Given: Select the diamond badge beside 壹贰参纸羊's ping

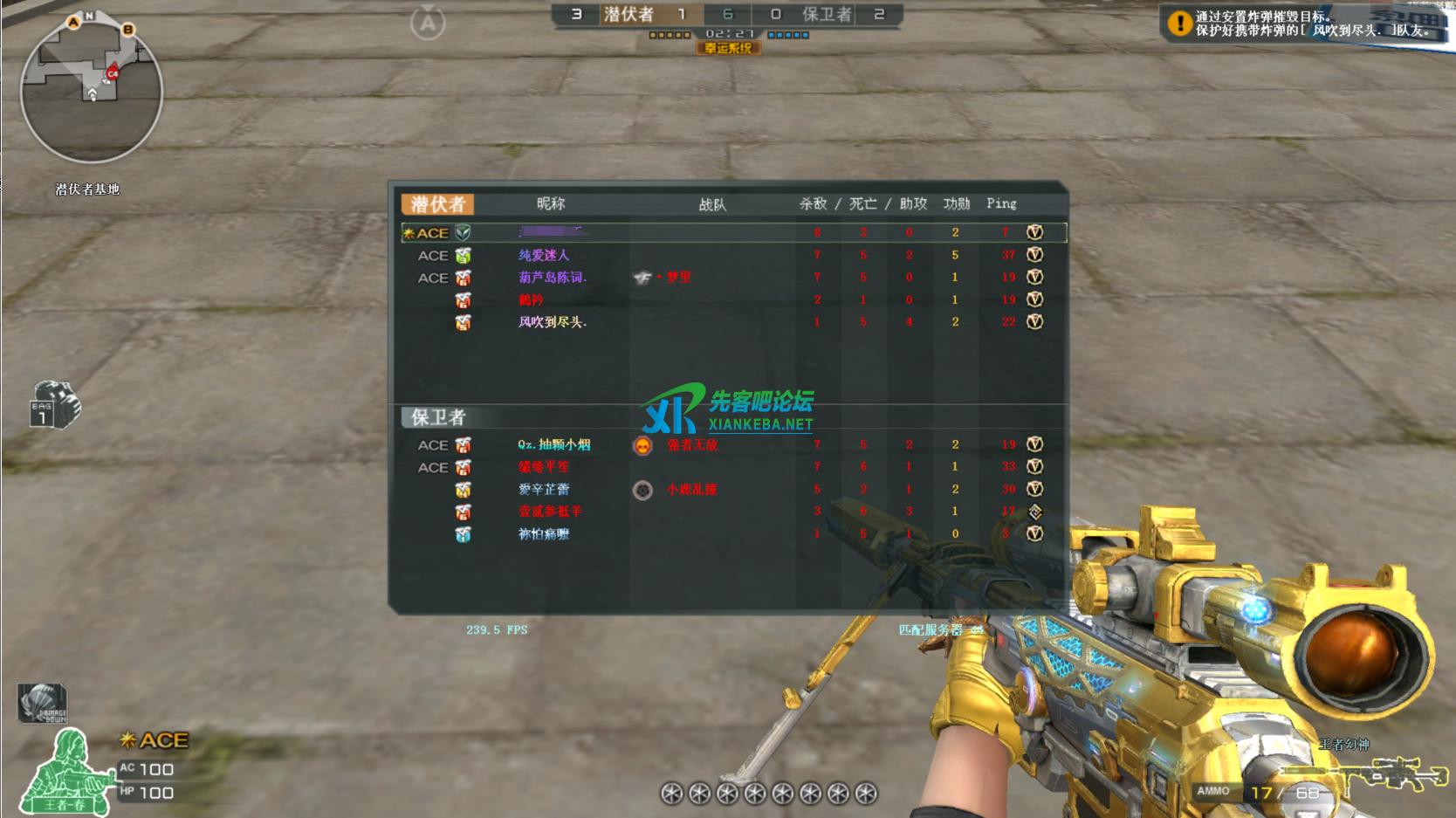Looking at the screenshot, I should click(x=1035, y=512).
